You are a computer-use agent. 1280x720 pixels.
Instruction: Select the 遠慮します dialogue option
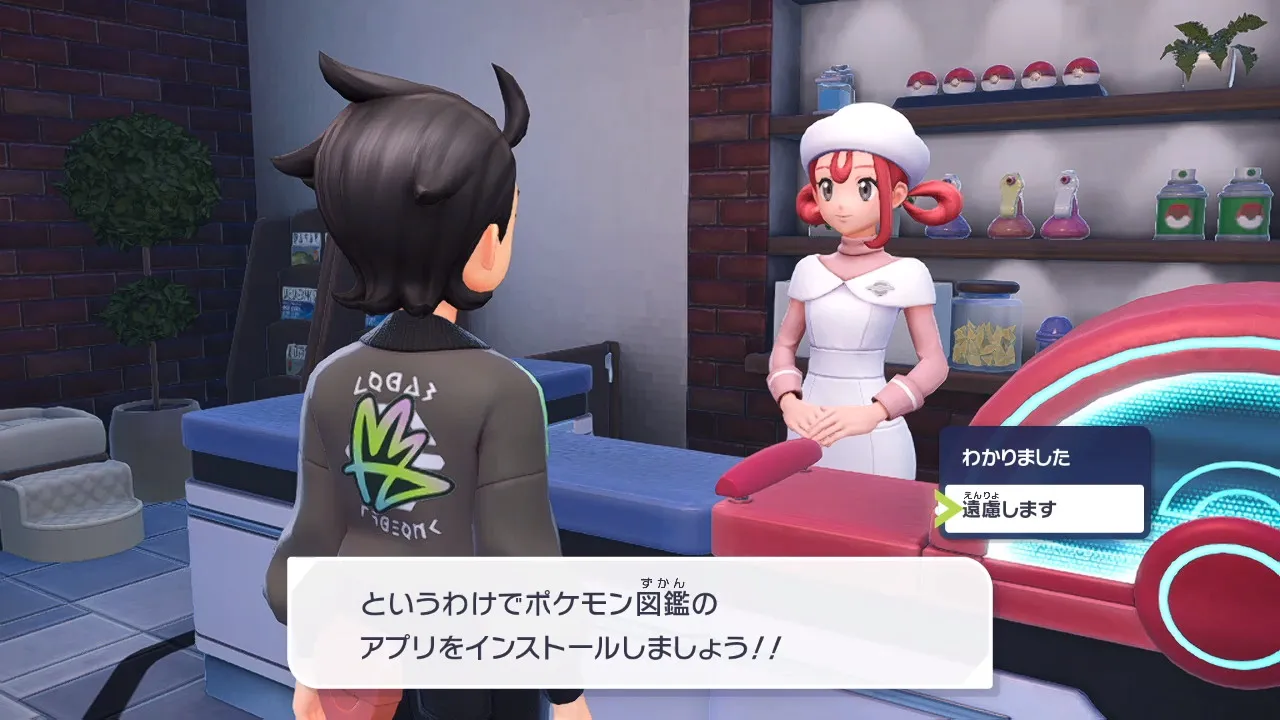(x=1041, y=509)
